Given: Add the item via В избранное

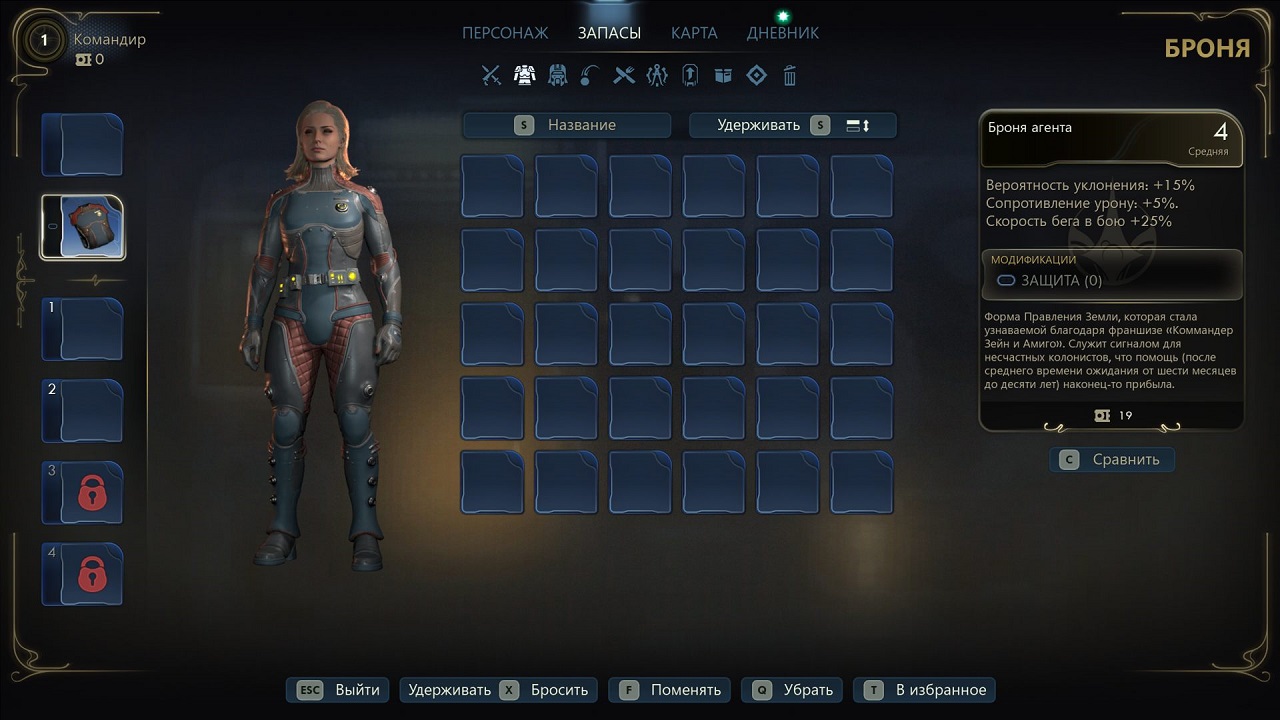Looking at the screenshot, I should coord(929,690).
